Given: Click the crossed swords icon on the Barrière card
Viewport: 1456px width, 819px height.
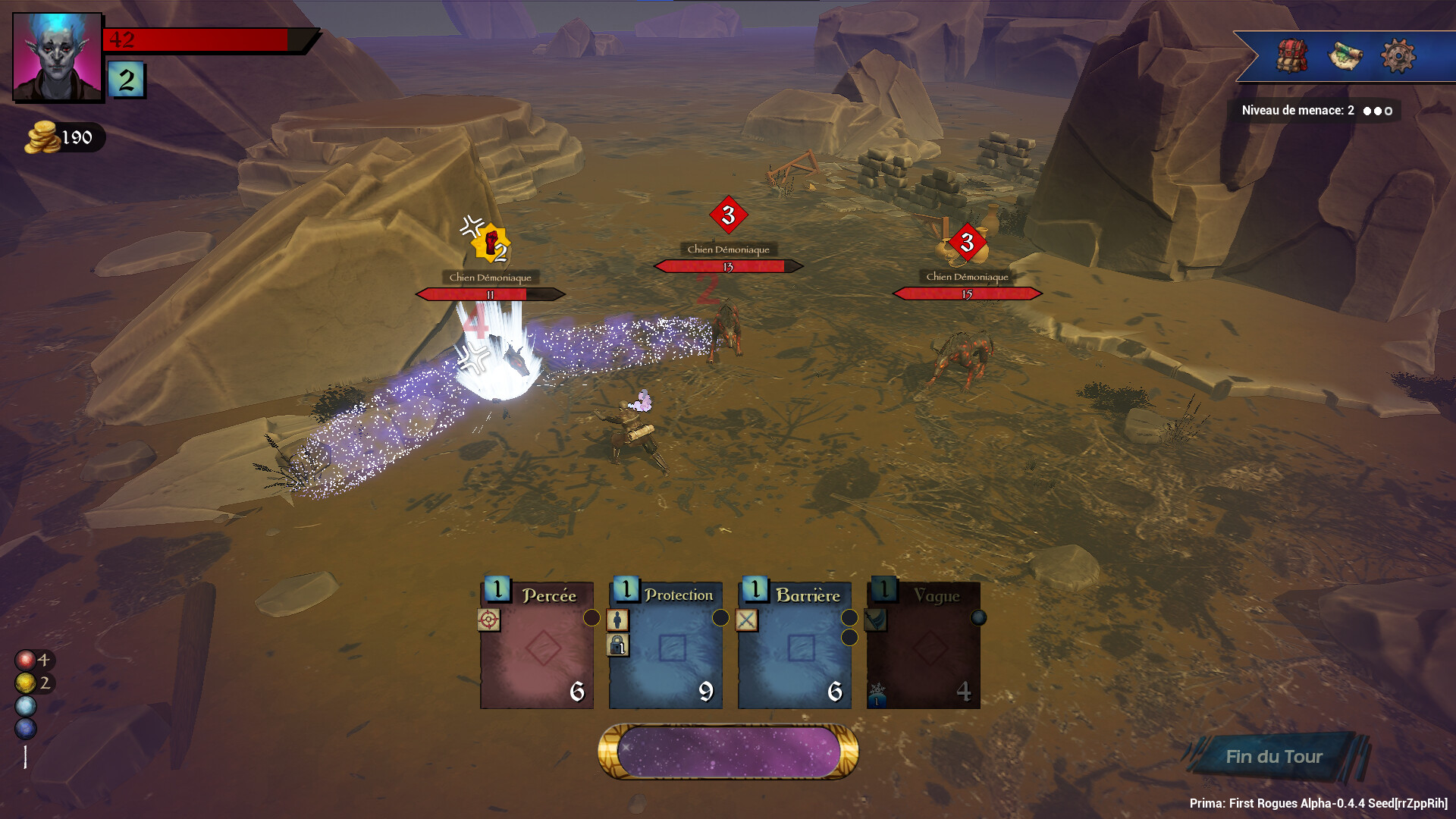Looking at the screenshot, I should click(748, 620).
